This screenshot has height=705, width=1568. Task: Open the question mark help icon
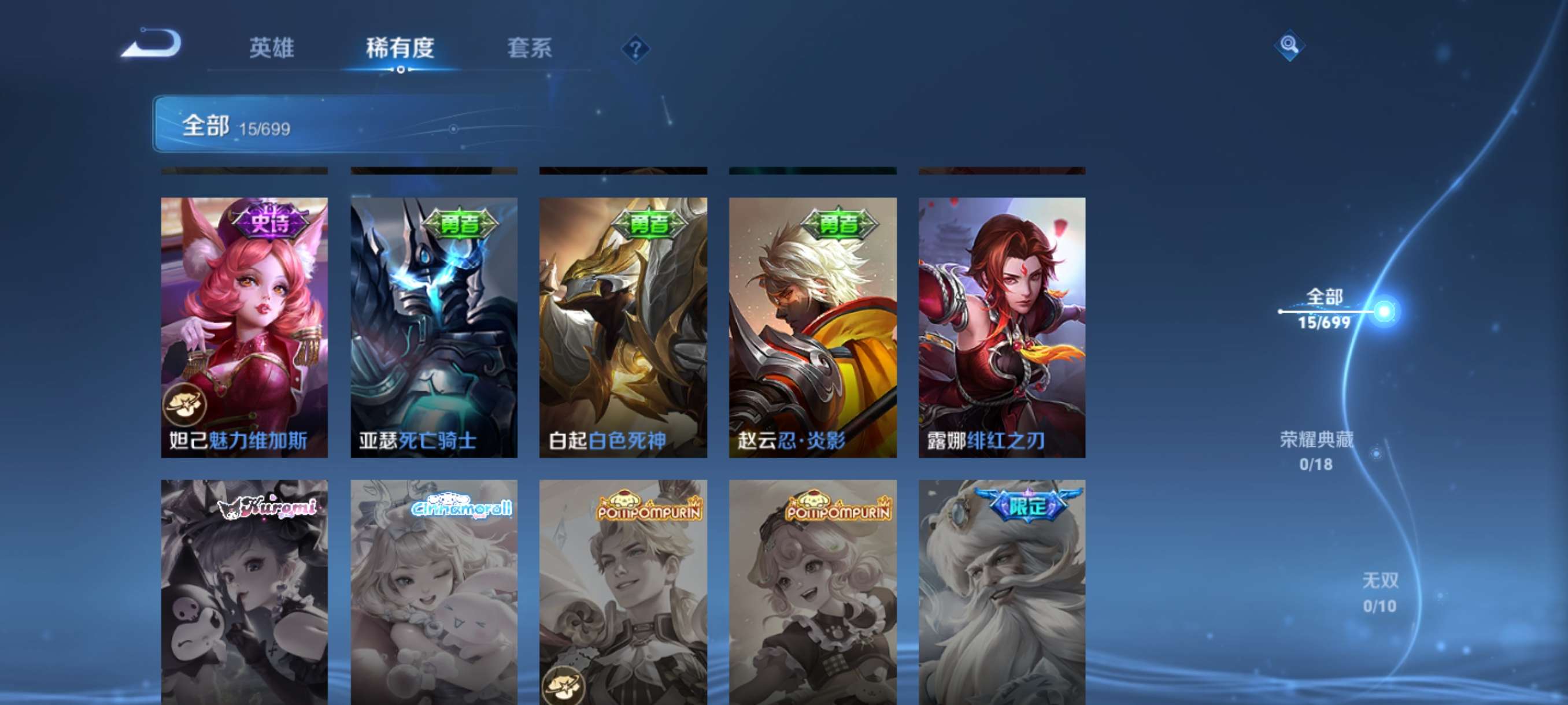(x=635, y=49)
